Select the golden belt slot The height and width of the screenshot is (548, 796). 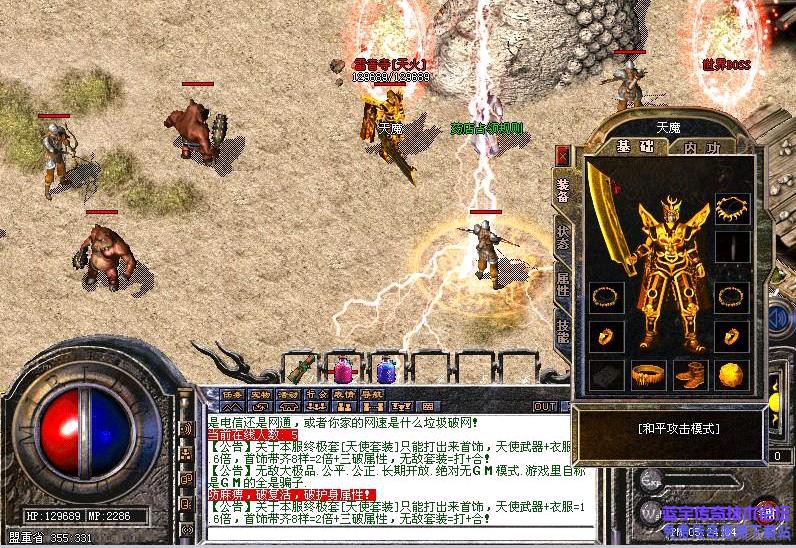647,375
